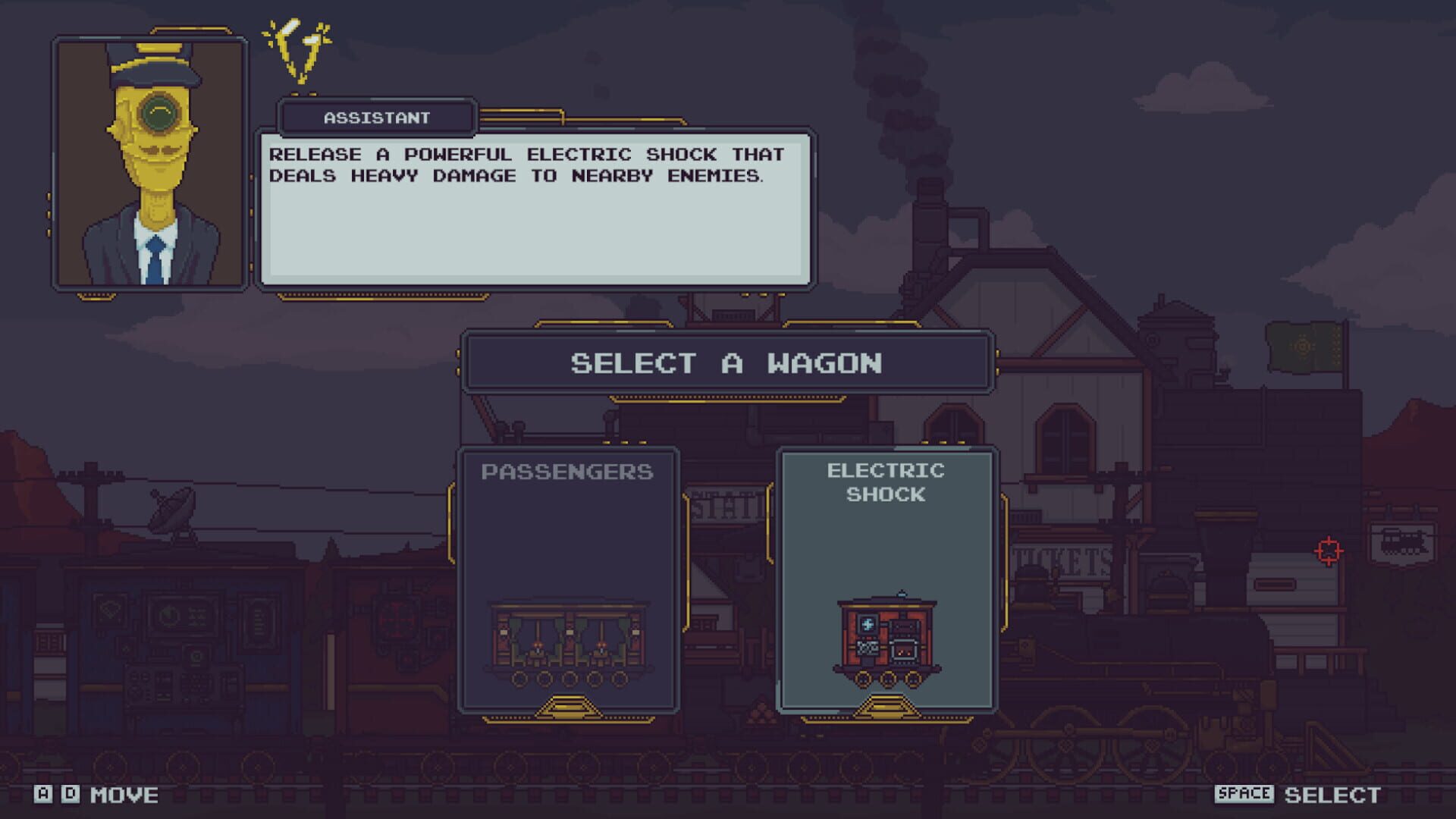Click the gold arrow beneath the Electric Shock card

click(x=885, y=706)
